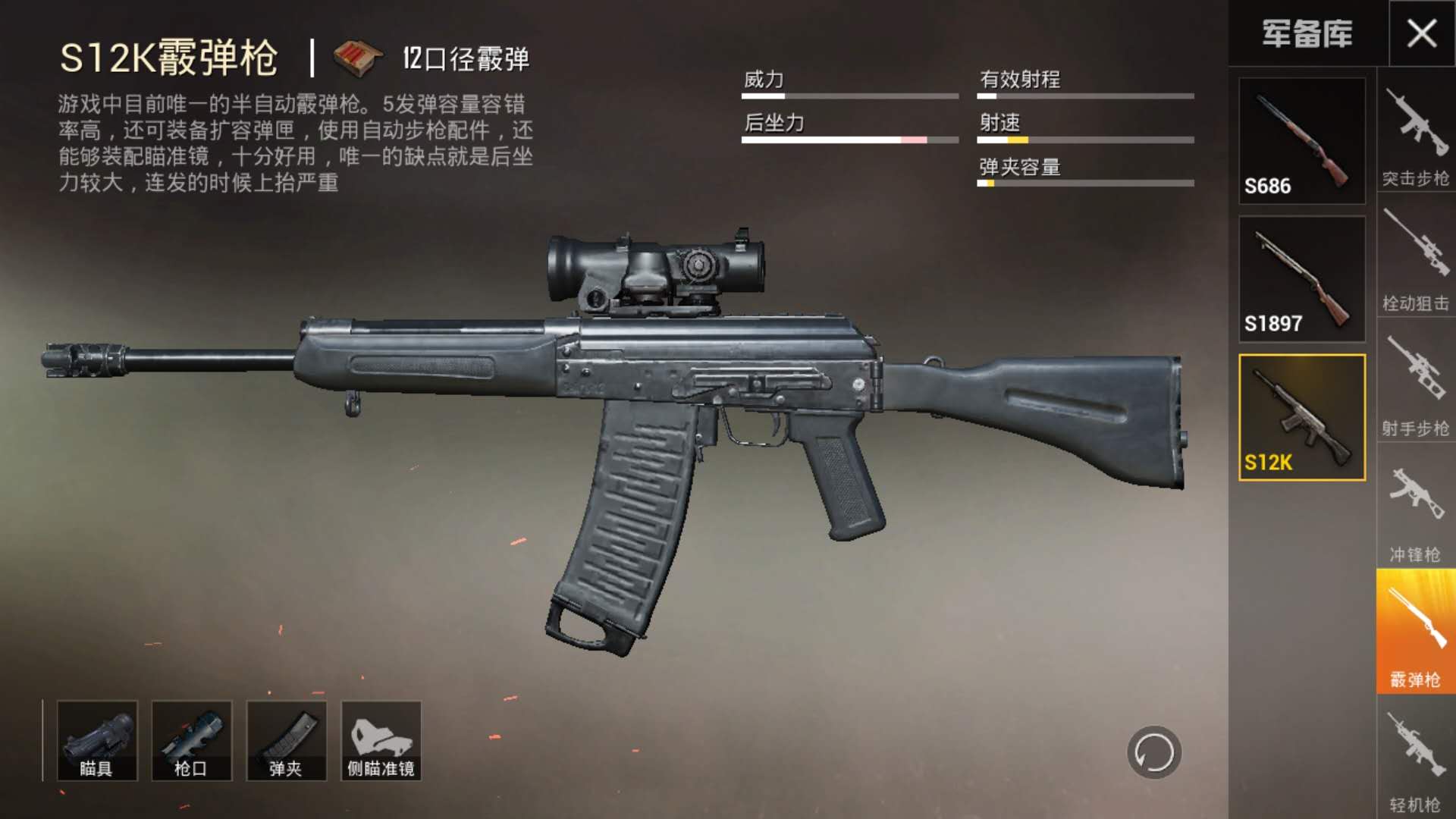Open the 侧瞄准镜 side scope slot

click(381, 741)
